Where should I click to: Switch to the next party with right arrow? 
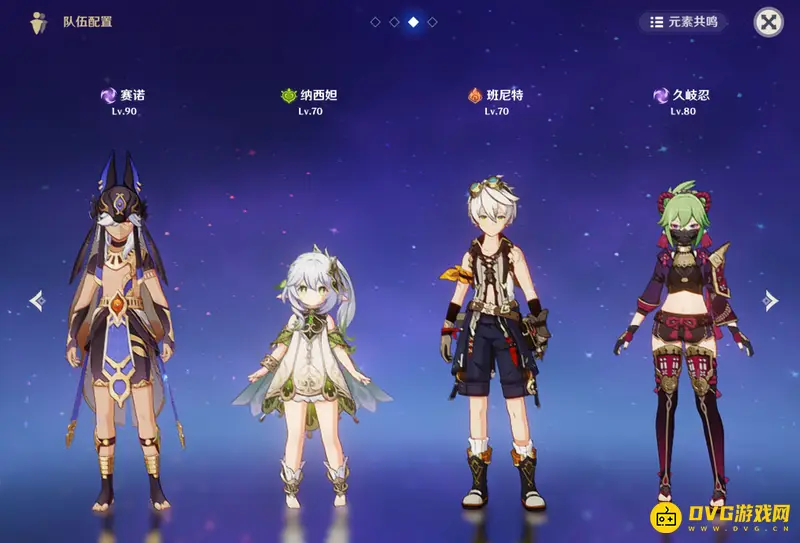769,299
